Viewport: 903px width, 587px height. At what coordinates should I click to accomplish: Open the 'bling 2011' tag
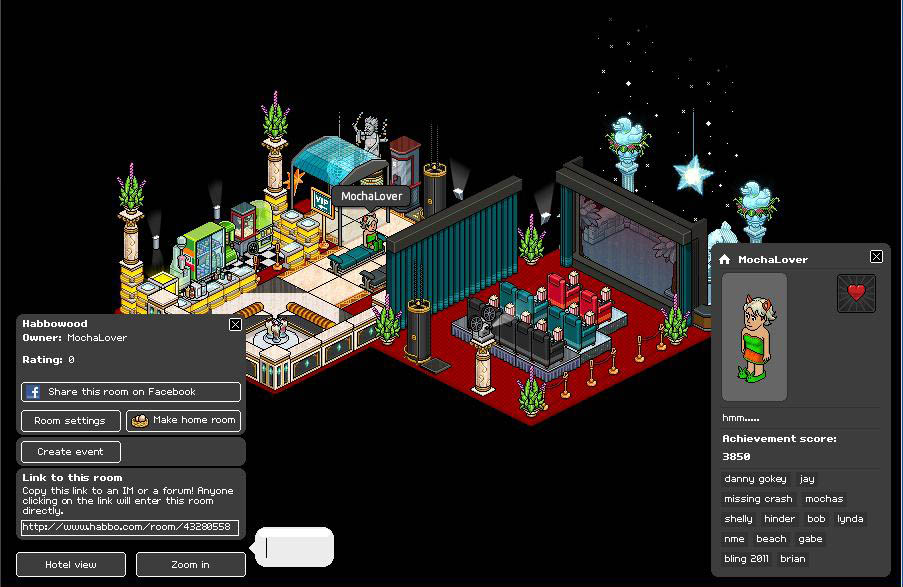point(746,559)
